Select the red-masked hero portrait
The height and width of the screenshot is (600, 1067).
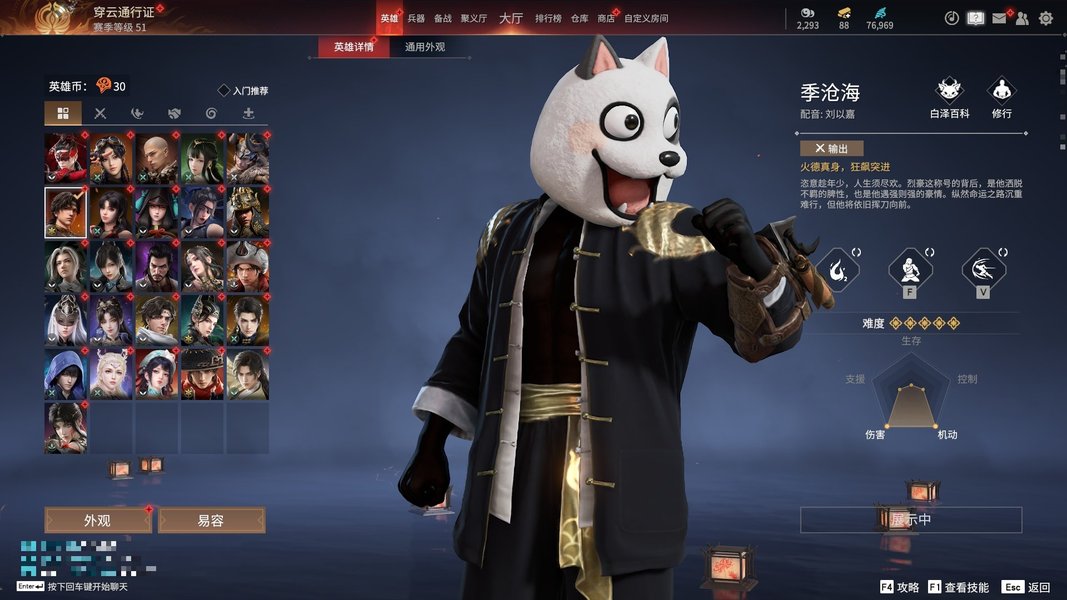66,157
